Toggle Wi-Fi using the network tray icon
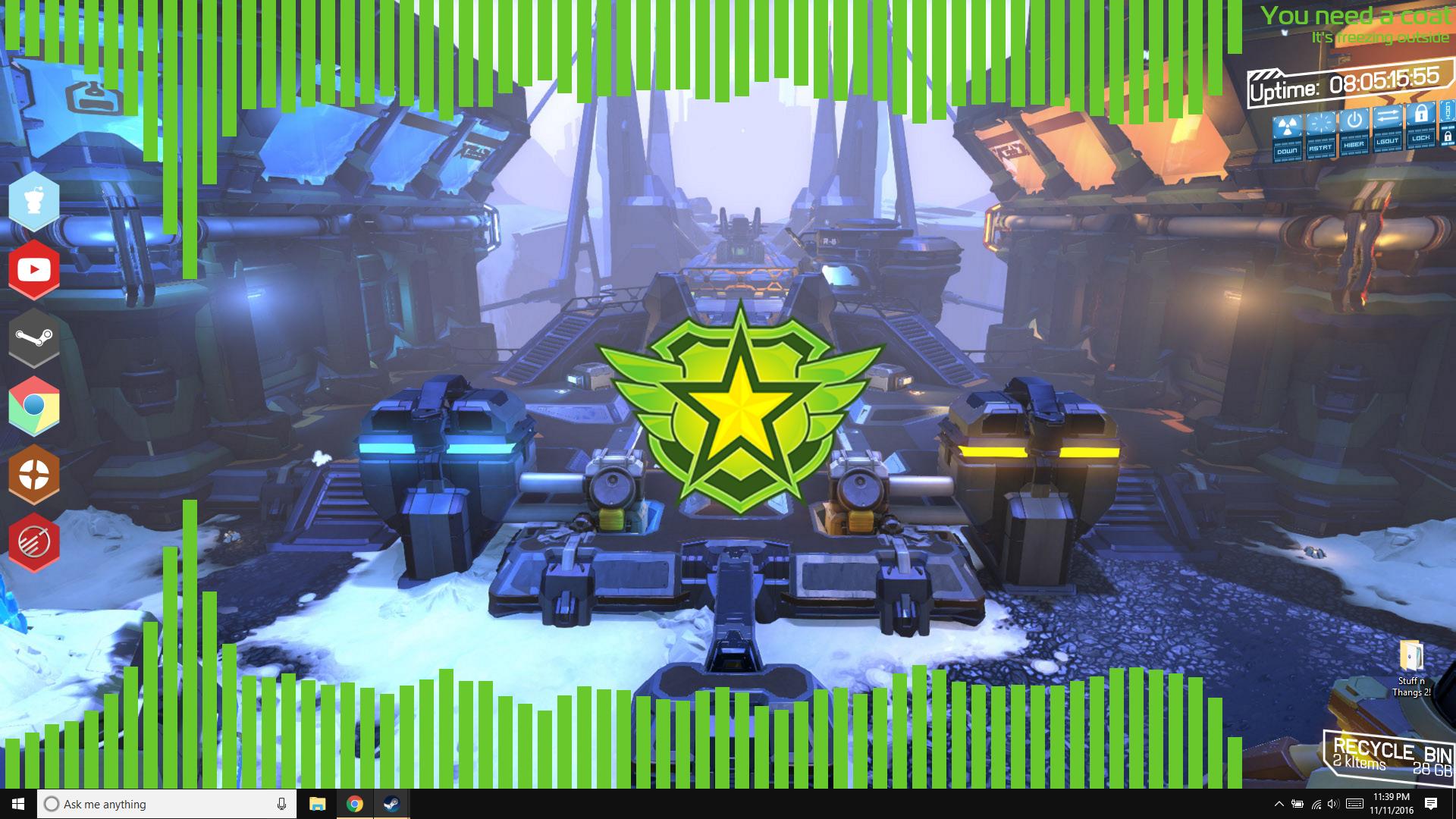This screenshot has height=819, width=1456. pos(1316,804)
